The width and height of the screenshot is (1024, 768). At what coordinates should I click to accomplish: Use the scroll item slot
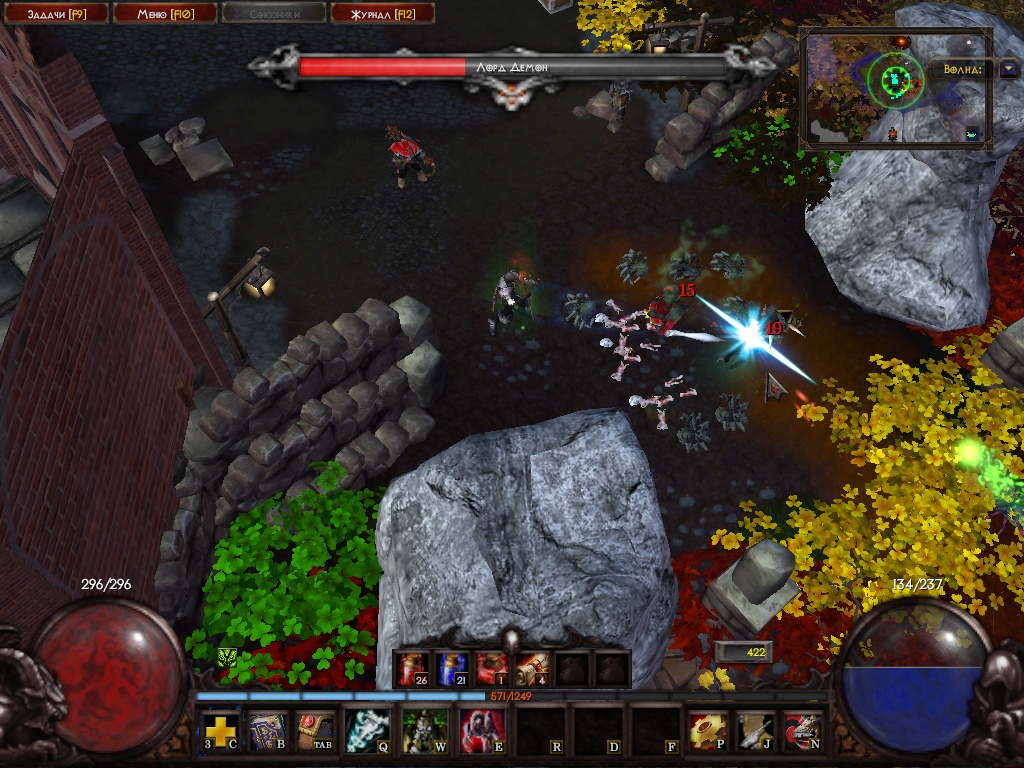click(531, 668)
